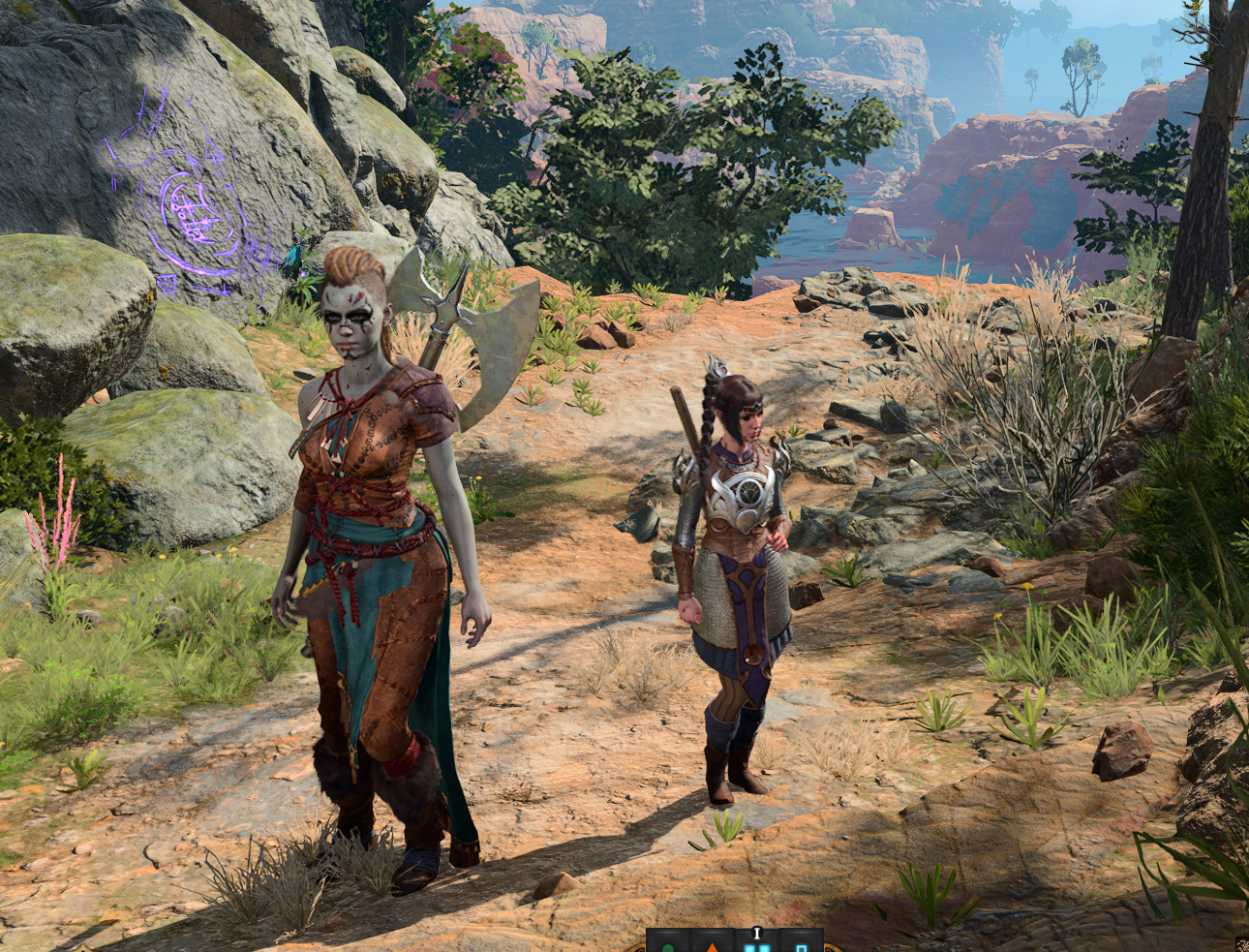Select the level I spell slots indicator
Viewport: 1249px width, 952px height.
pyautogui.click(x=756, y=943)
